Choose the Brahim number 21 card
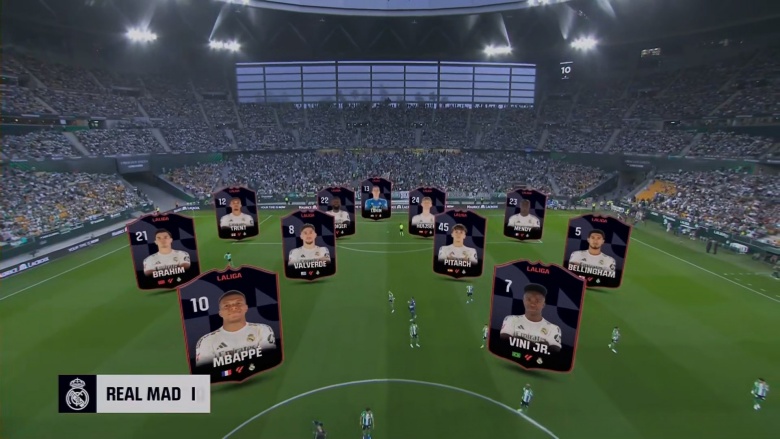 (163, 251)
